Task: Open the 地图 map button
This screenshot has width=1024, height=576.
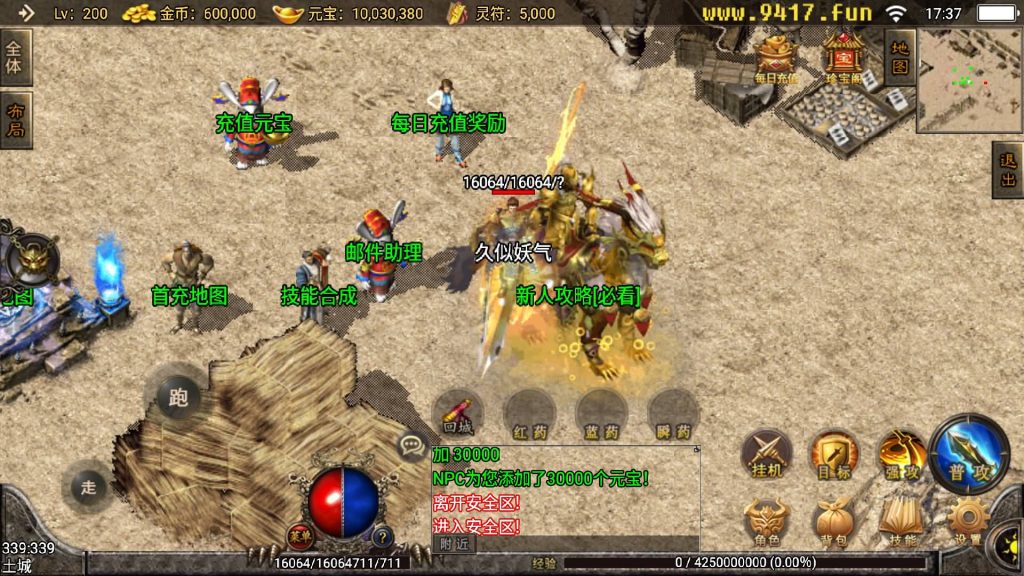Action: [x=900, y=57]
